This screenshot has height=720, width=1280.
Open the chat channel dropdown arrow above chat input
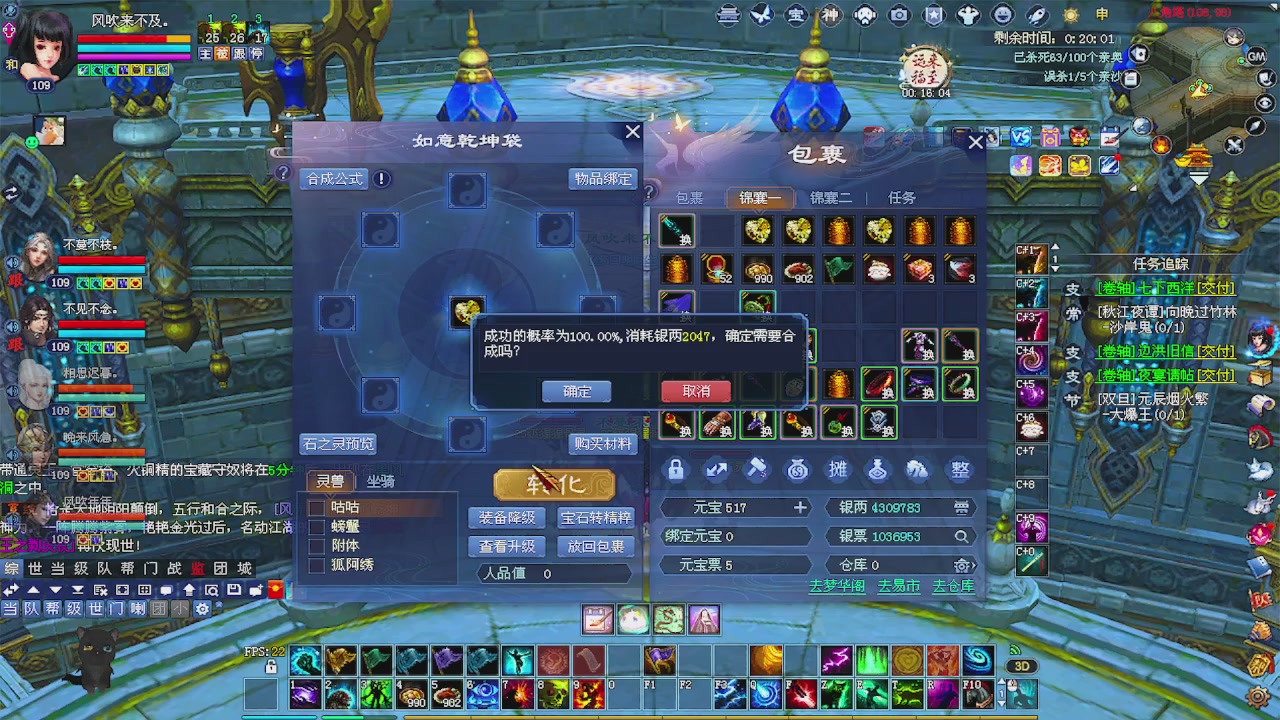pyautogui.click(x=54, y=590)
